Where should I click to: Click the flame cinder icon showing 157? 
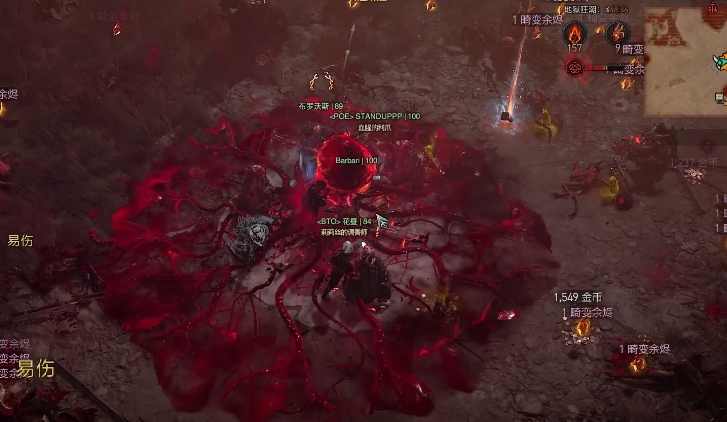click(x=575, y=31)
